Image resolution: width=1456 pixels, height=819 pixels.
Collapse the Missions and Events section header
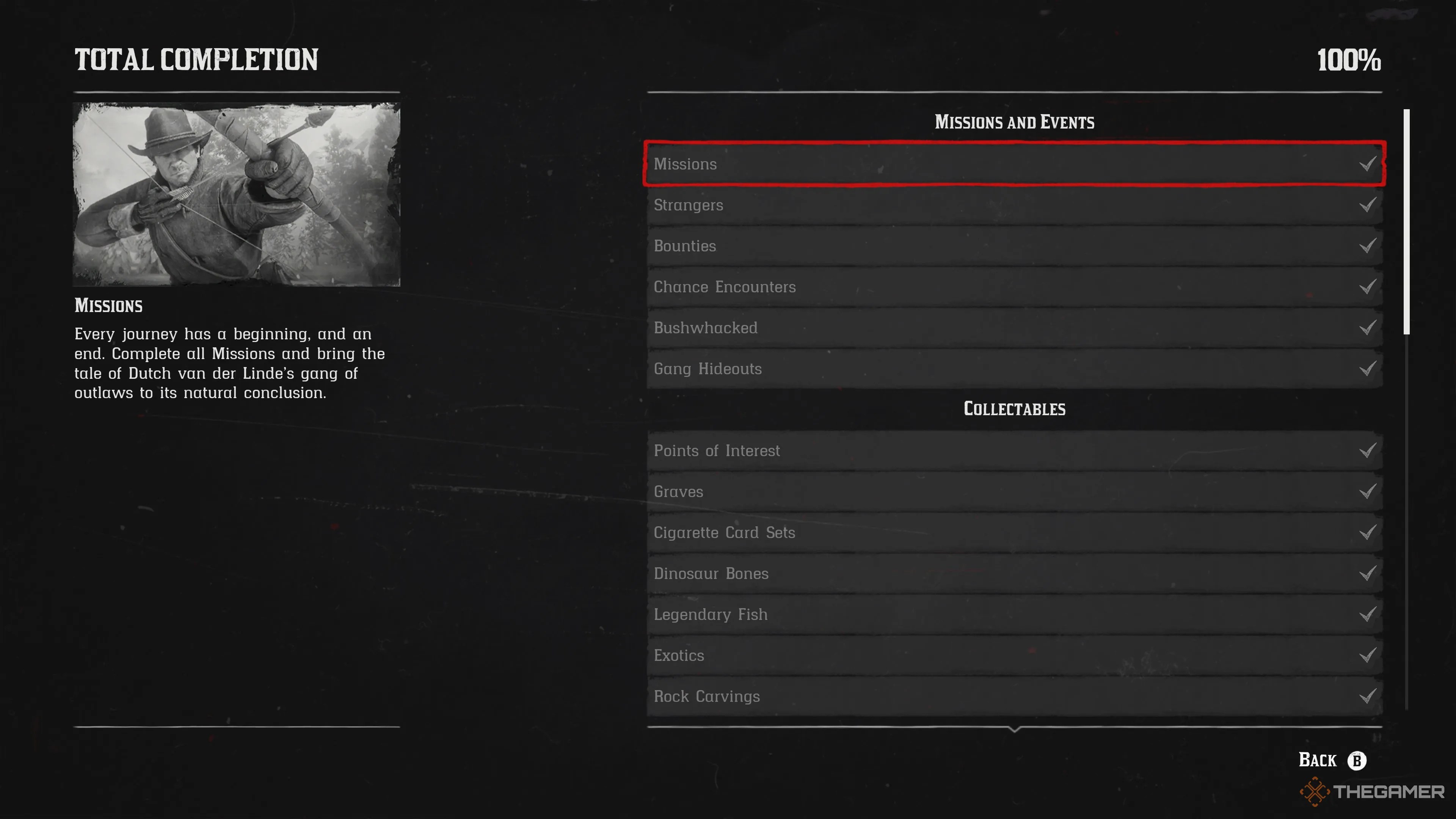[1015, 121]
